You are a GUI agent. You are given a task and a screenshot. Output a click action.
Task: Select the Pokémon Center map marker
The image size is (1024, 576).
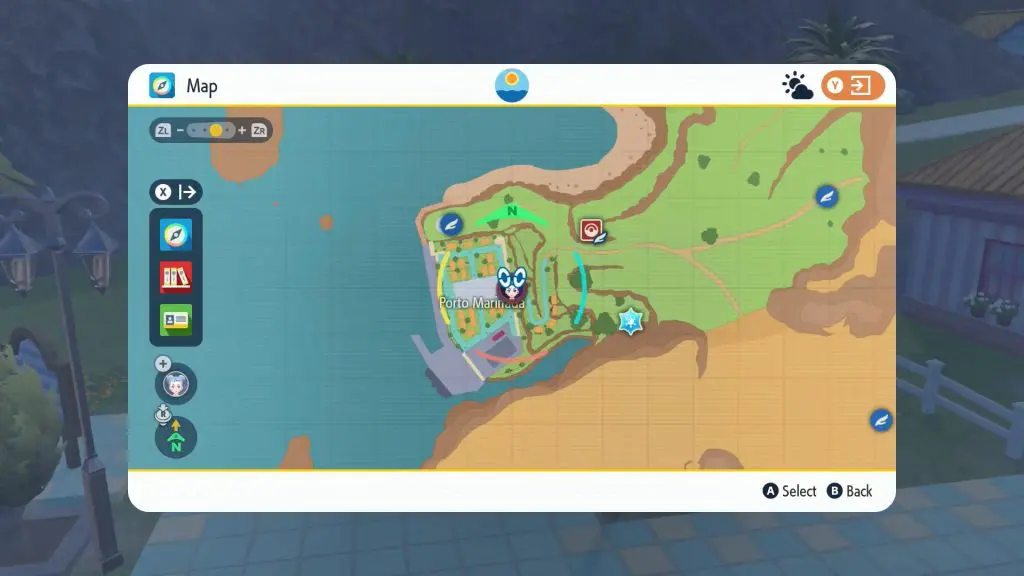[592, 231]
